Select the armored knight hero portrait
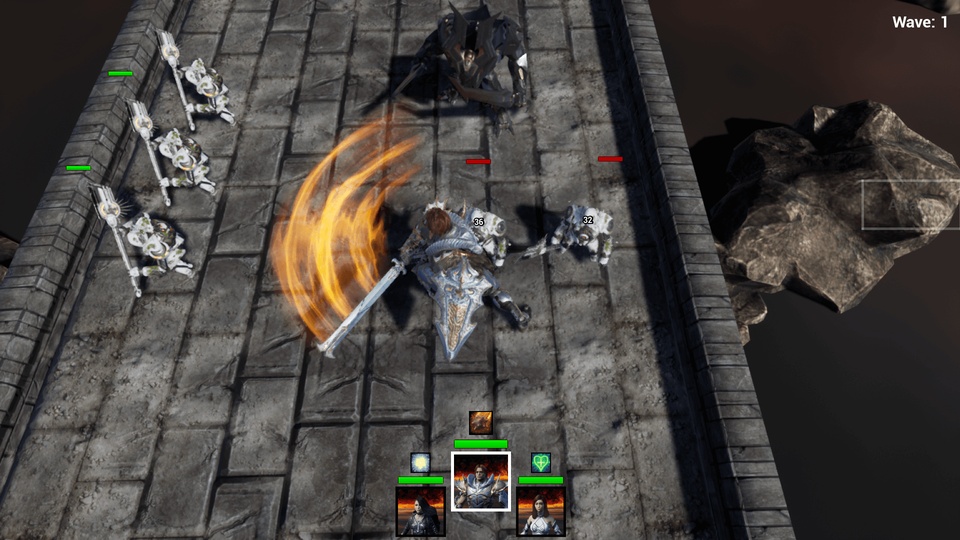The height and width of the screenshot is (540, 960). (481, 481)
